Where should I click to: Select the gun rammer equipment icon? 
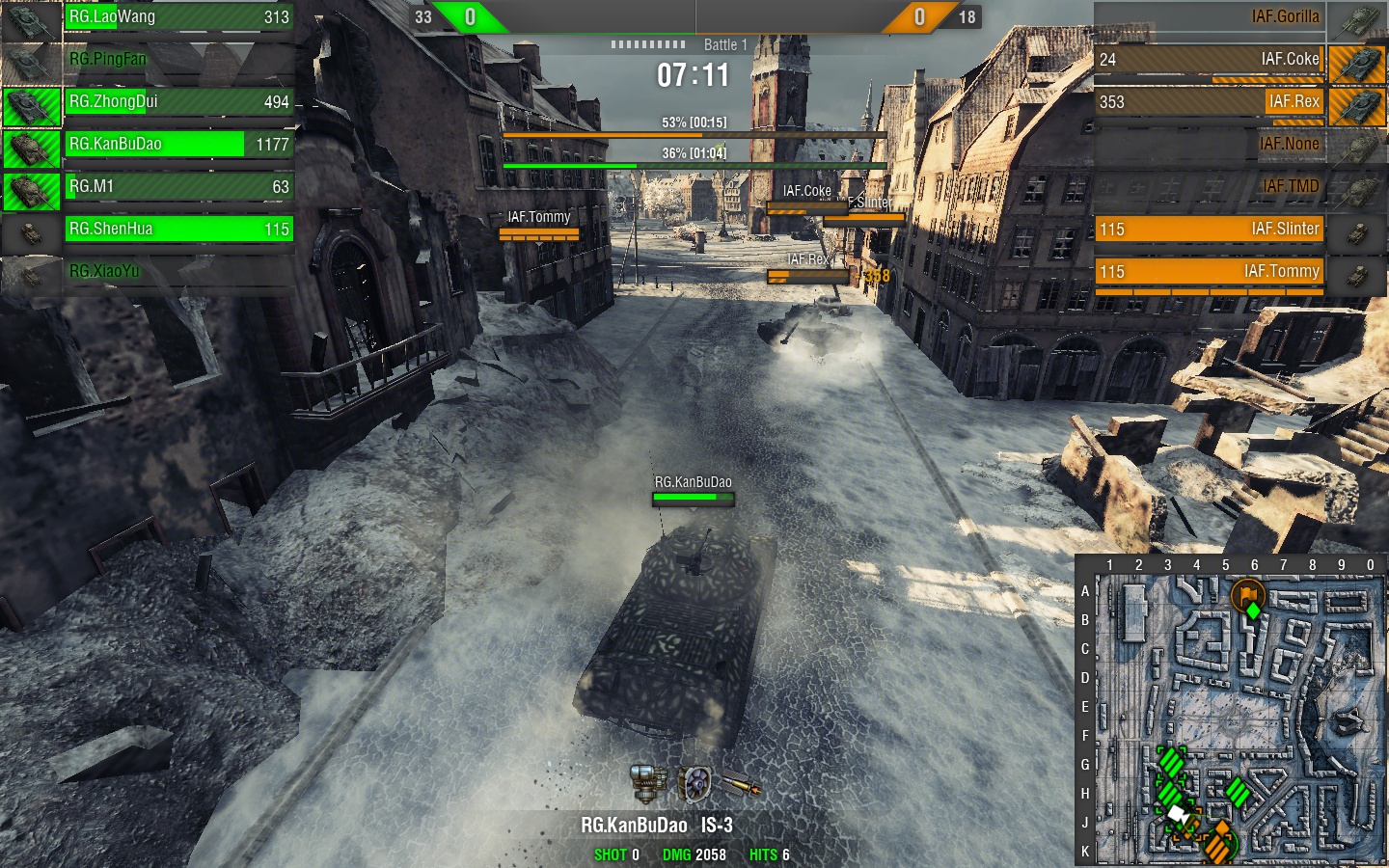pyautogui.click(x=647, y=783)
